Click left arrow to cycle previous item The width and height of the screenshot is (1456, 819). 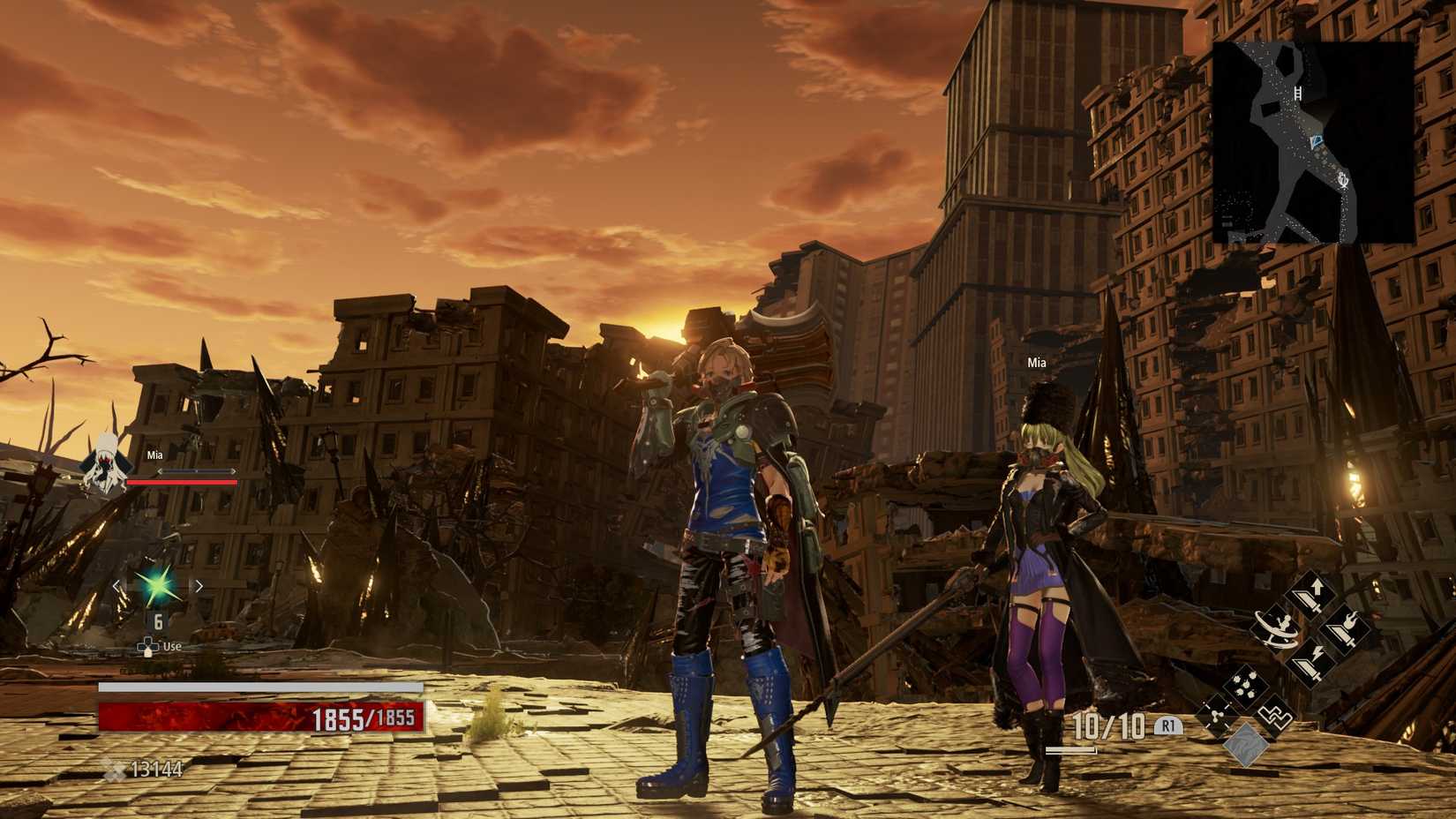tap(116, 583)
